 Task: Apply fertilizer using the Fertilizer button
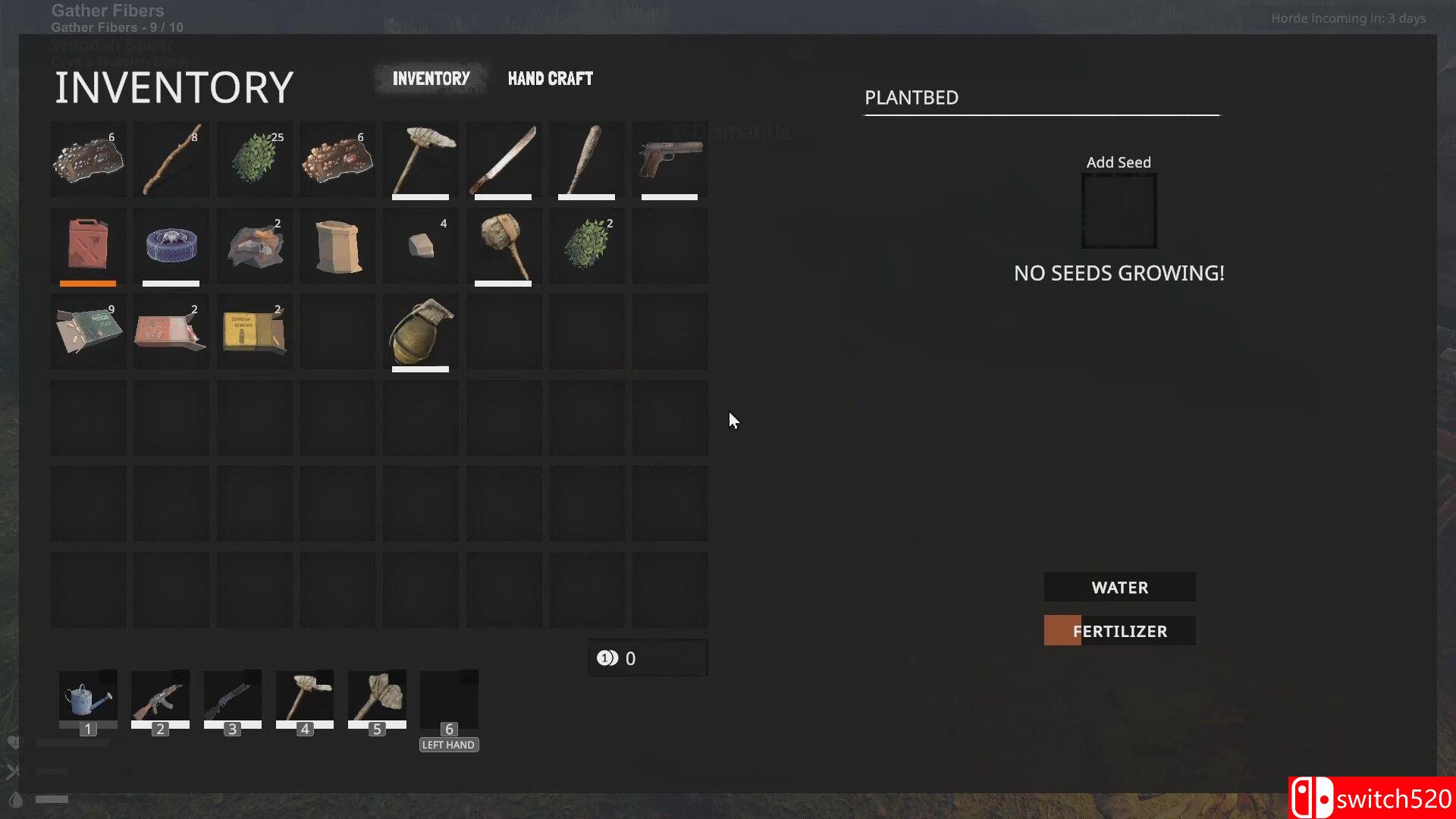1119,631
